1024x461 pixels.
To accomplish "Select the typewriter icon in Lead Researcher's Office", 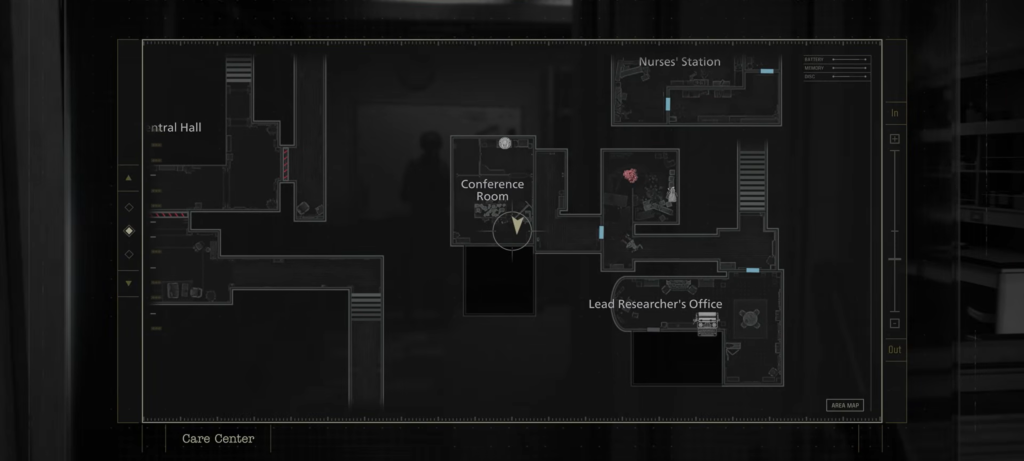I will click(709, 322).
